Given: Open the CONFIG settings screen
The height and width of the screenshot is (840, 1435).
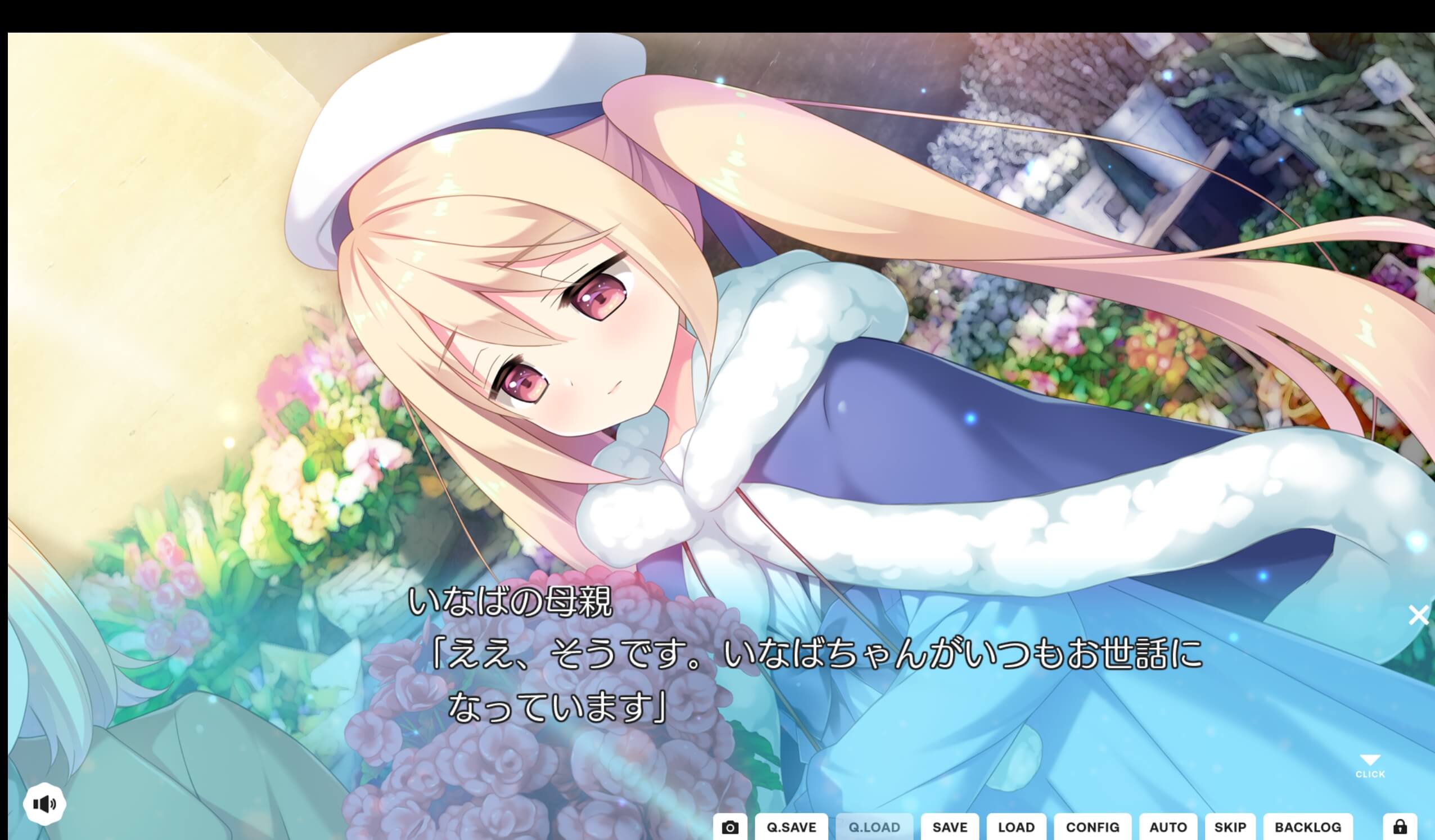Looking at the screenshot, I should [x=1091, y=827].
